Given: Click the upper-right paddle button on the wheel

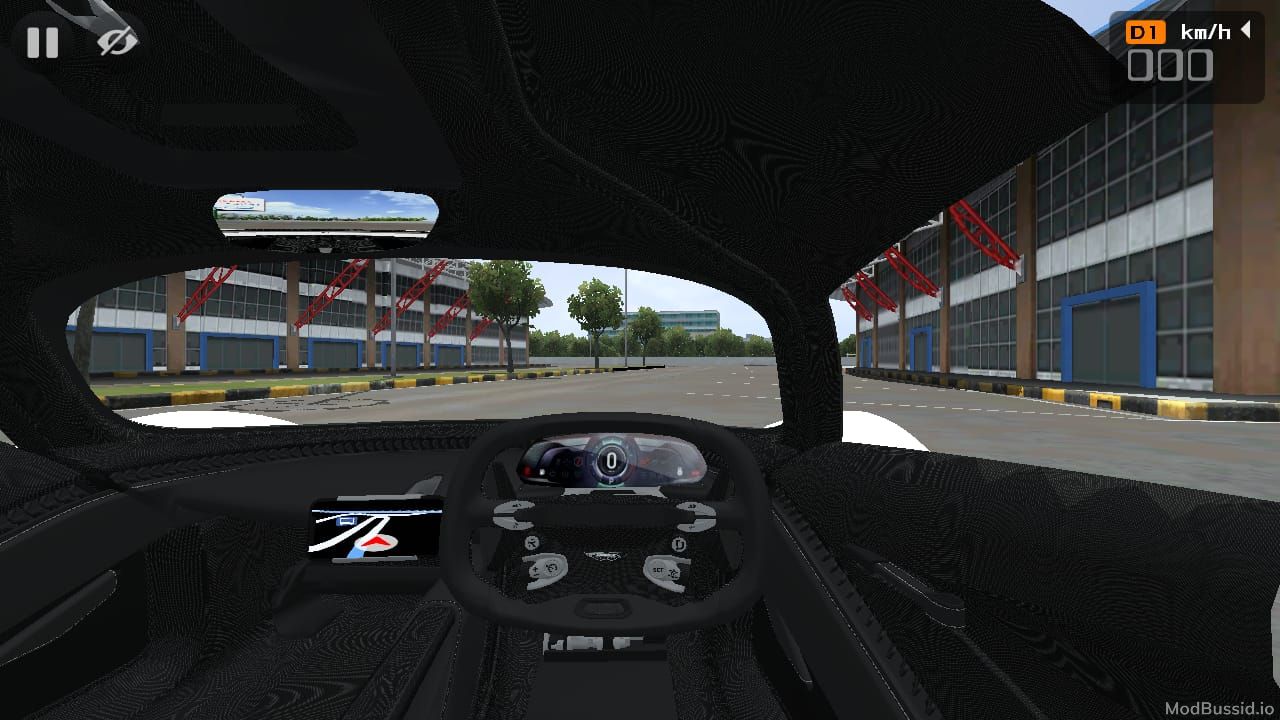Looking at the screenshot, I should (692, 507).
